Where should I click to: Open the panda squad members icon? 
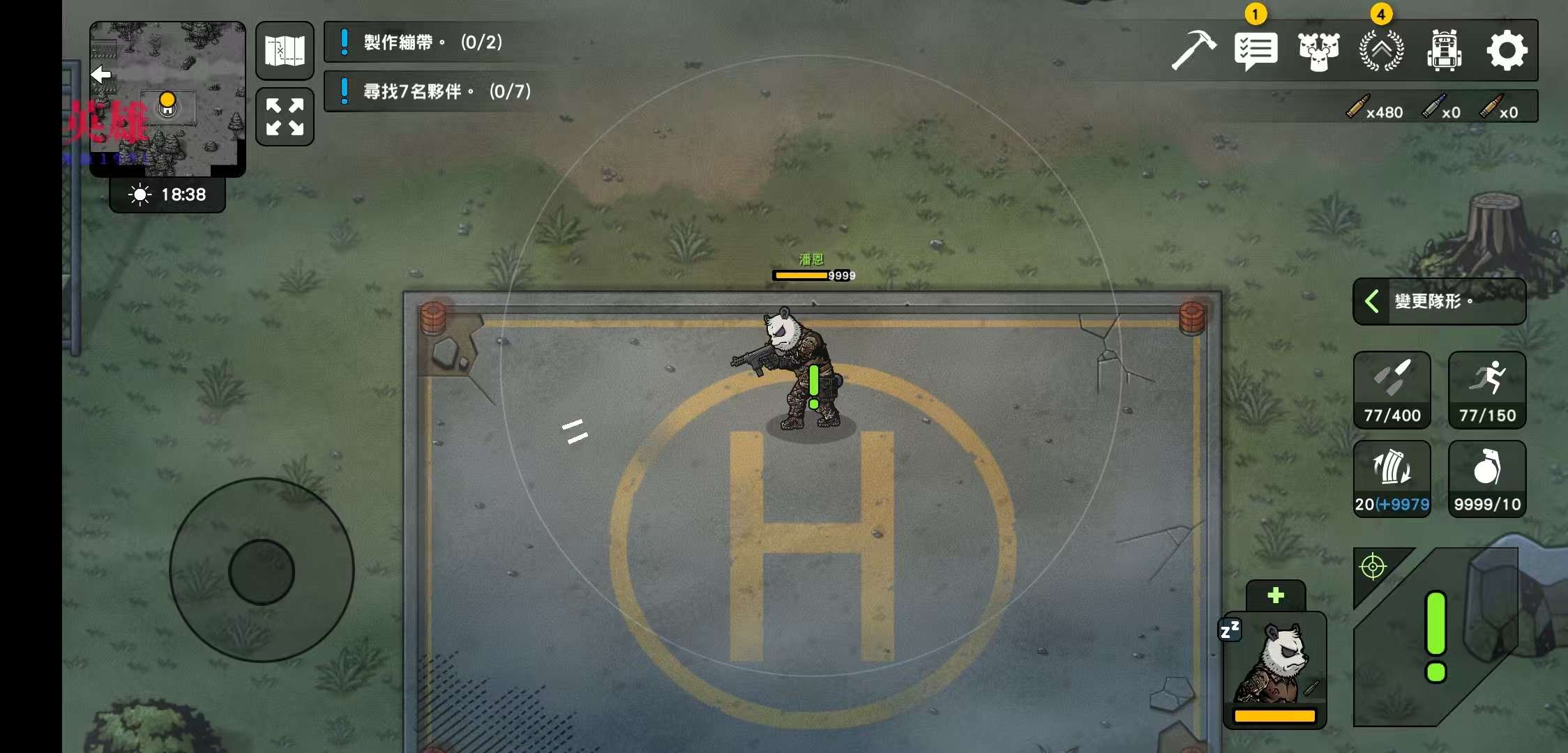click(1318, 50)
